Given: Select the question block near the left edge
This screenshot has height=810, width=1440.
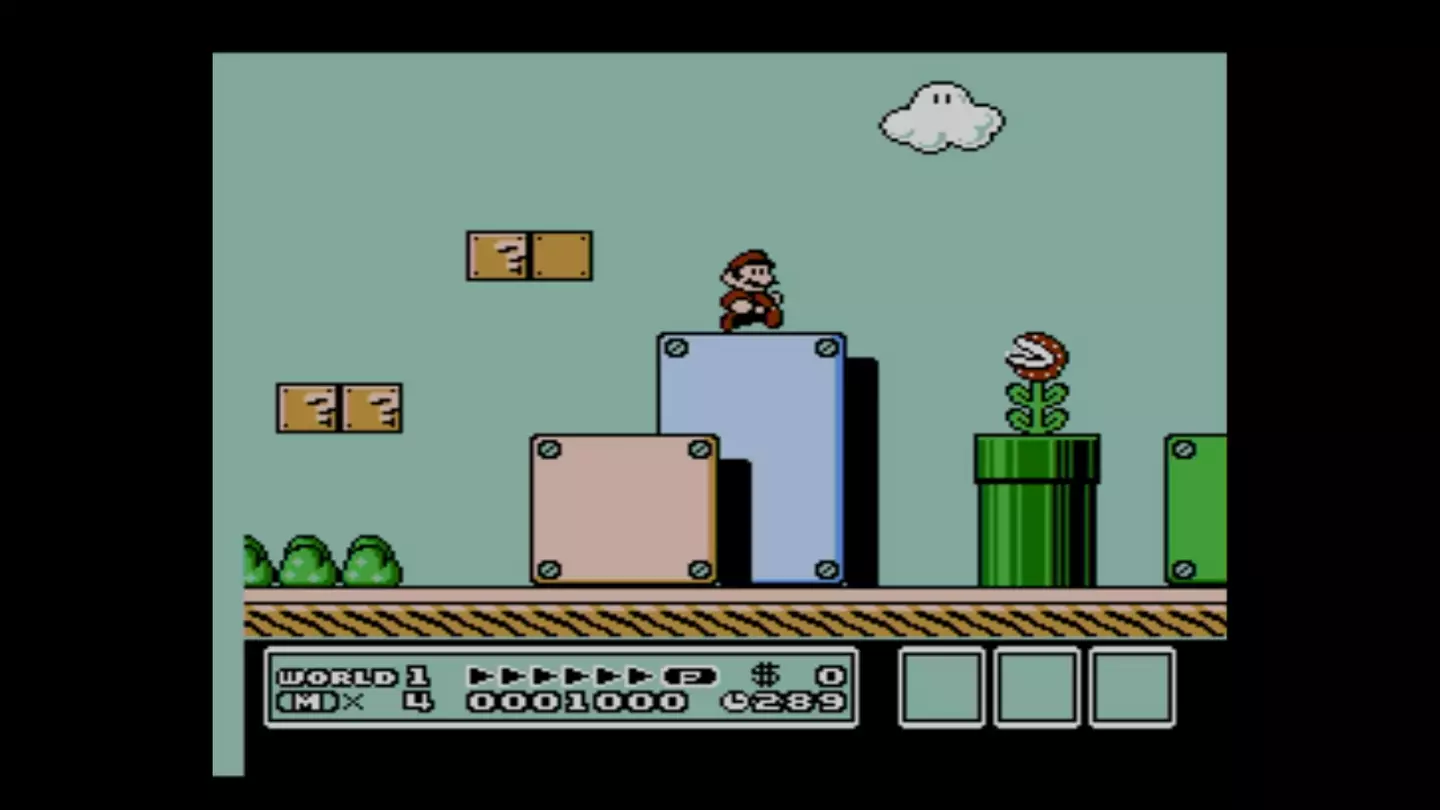Looking at the screenshot, I should [x=306, y=408].
